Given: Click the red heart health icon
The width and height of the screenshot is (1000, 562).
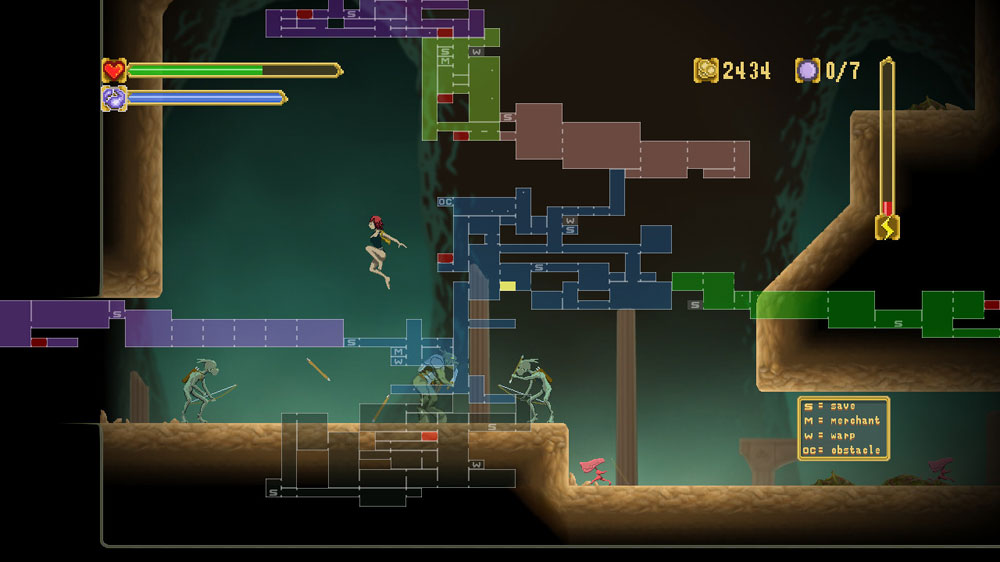Looking at the screenshot, I should tap(113, 70).
